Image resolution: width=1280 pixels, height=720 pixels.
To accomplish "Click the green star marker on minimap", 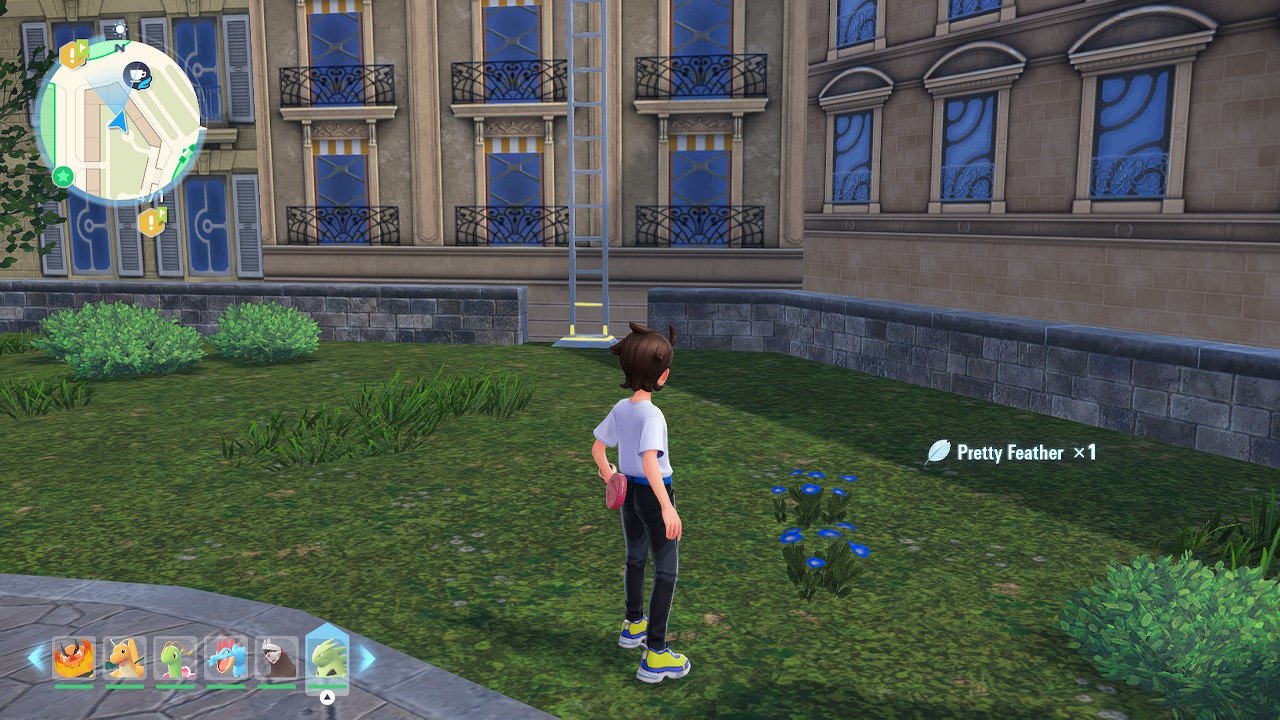I will point(63,177).
